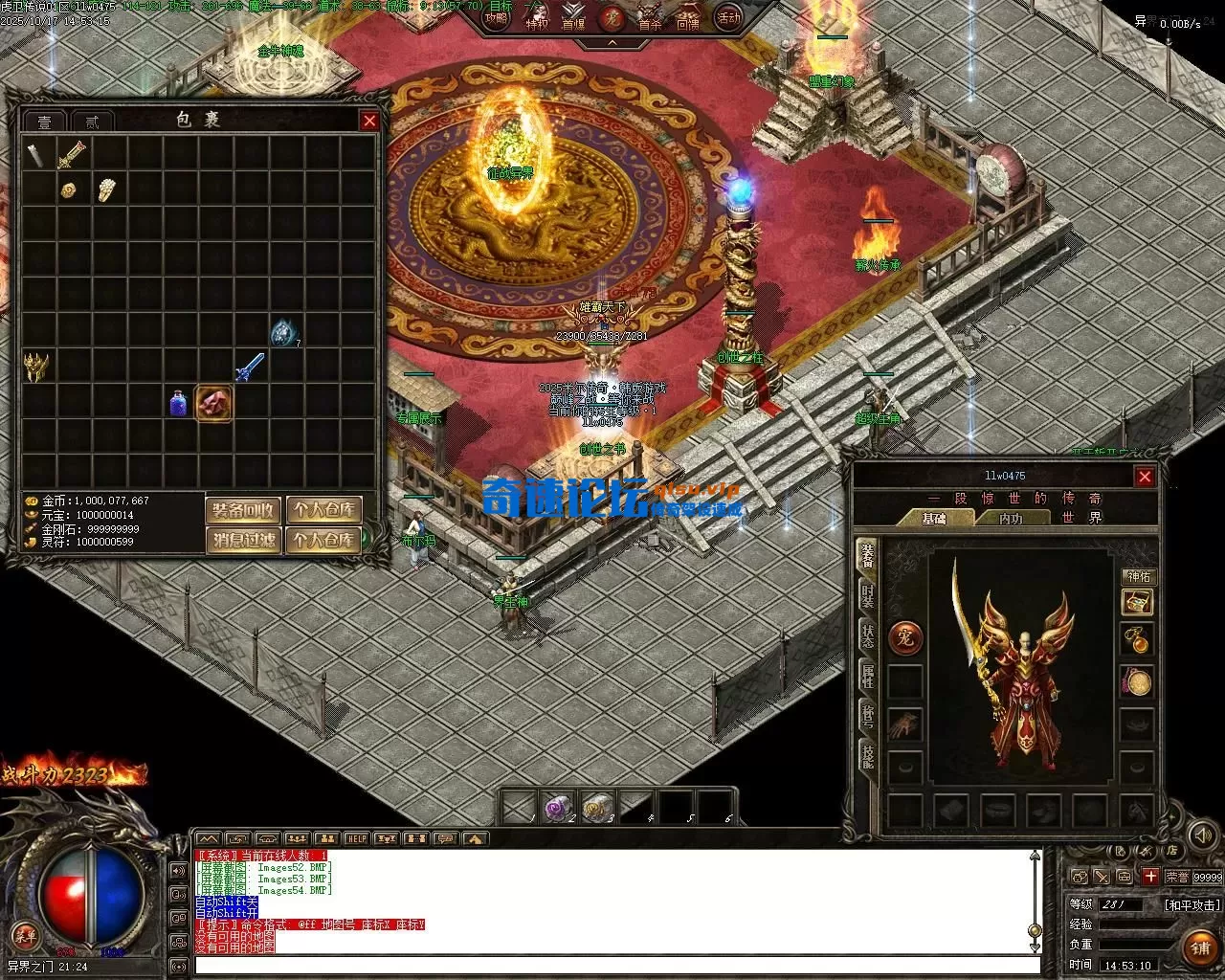The width and height of the screenshot is (1225, 980).
Task: Open the 攻略 guide from top menu
Action: tap(497, 16)
